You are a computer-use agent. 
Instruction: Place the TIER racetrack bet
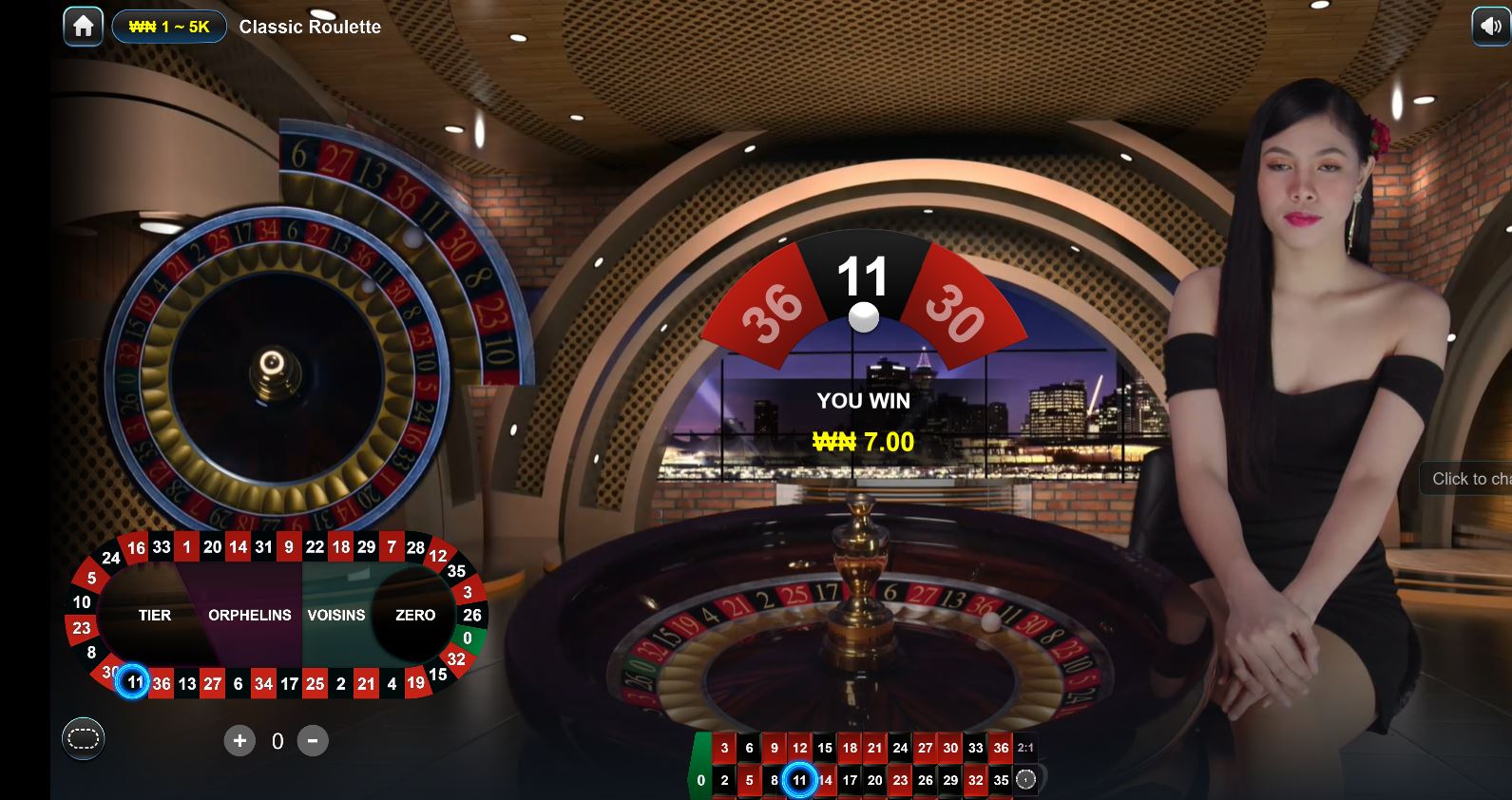[x=155, y=615]
